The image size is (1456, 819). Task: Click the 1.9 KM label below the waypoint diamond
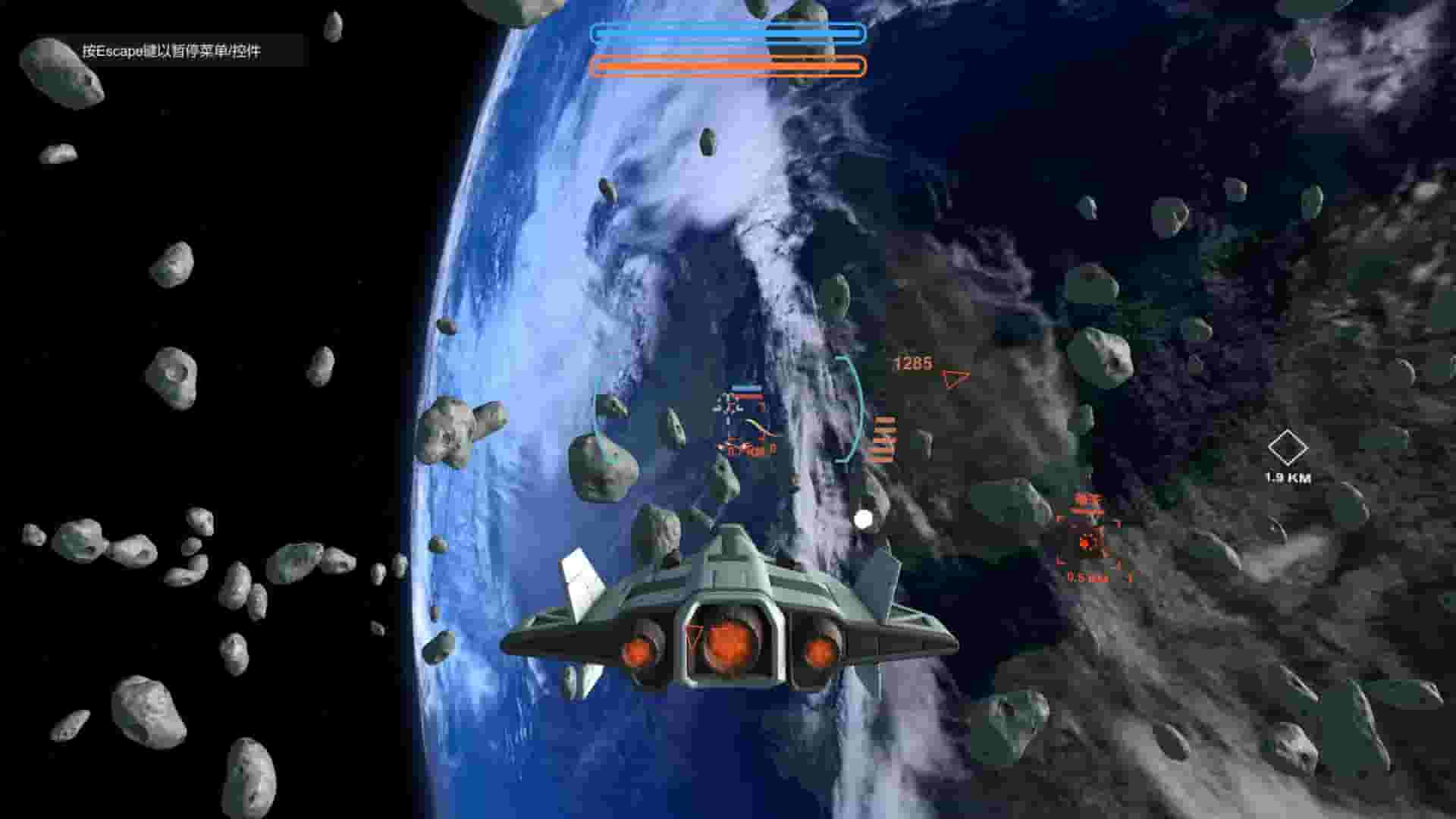[1289, 477]
